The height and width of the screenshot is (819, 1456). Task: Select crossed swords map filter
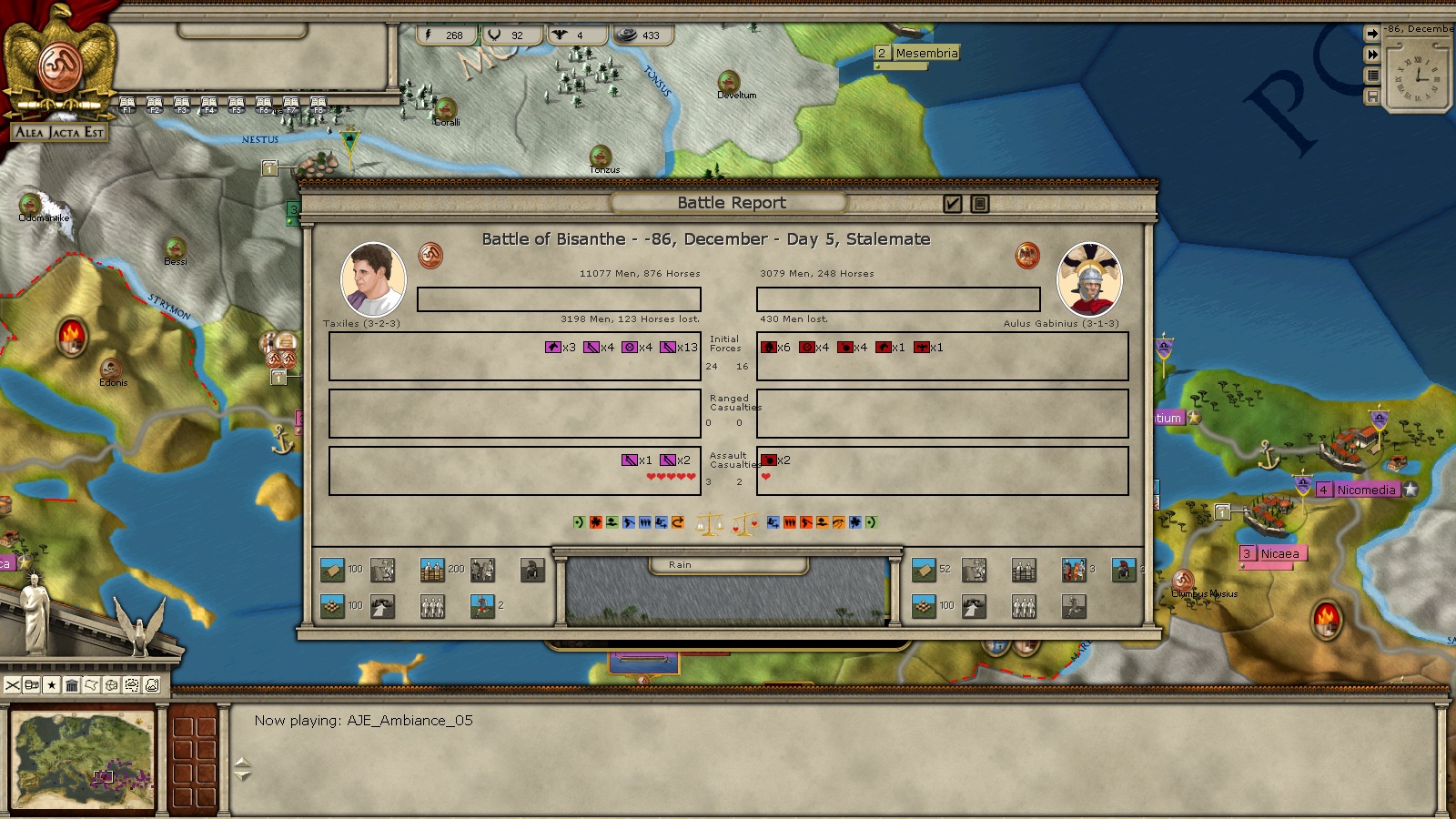pos(13,685)
